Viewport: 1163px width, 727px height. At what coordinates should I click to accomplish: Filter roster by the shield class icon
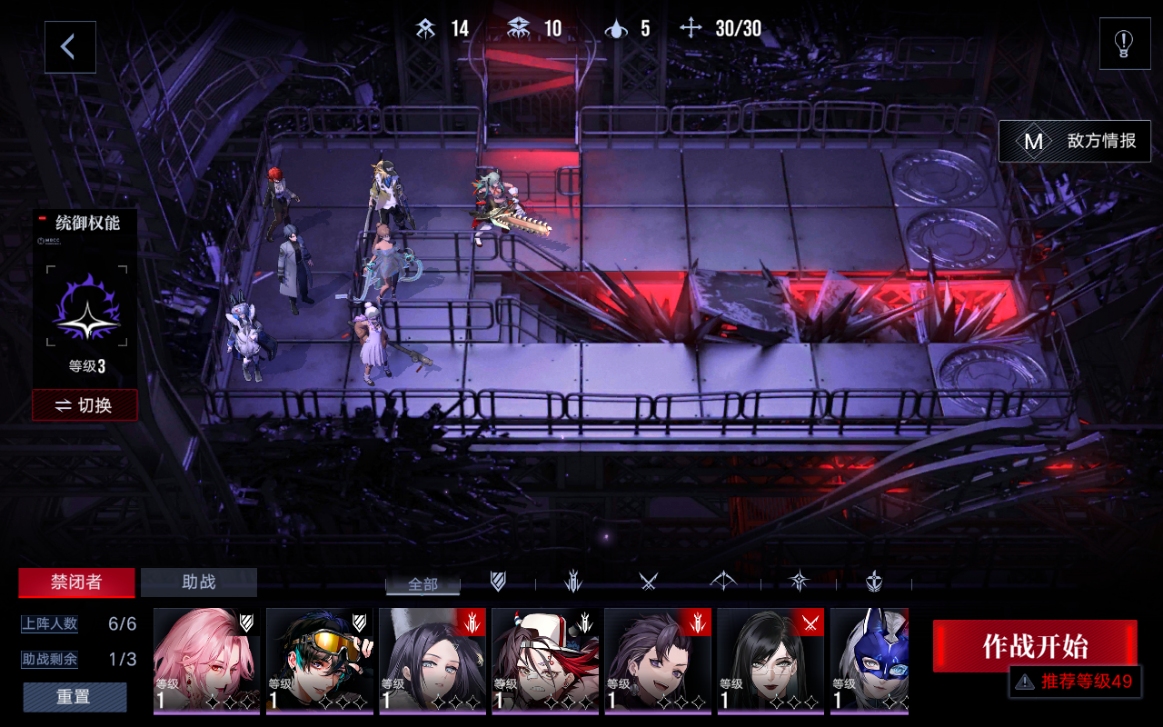click(498, 581)
